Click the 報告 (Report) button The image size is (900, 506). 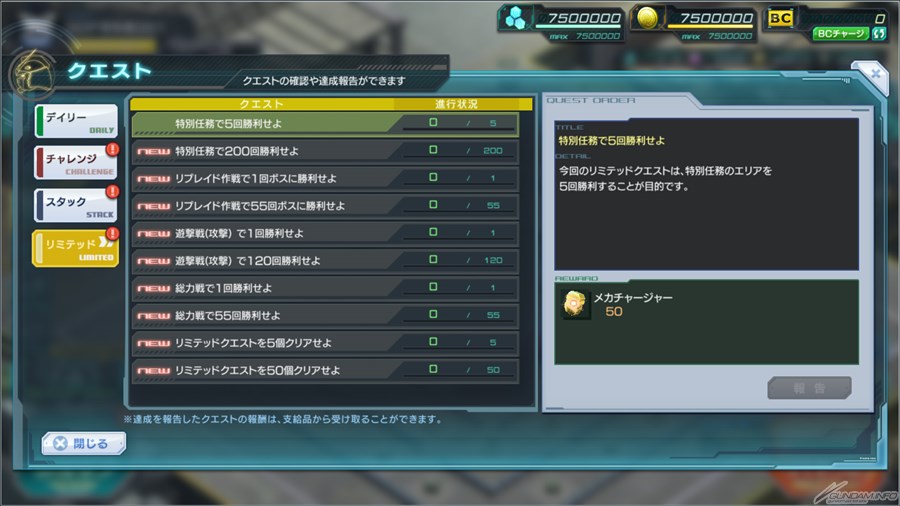click(809, 388)
